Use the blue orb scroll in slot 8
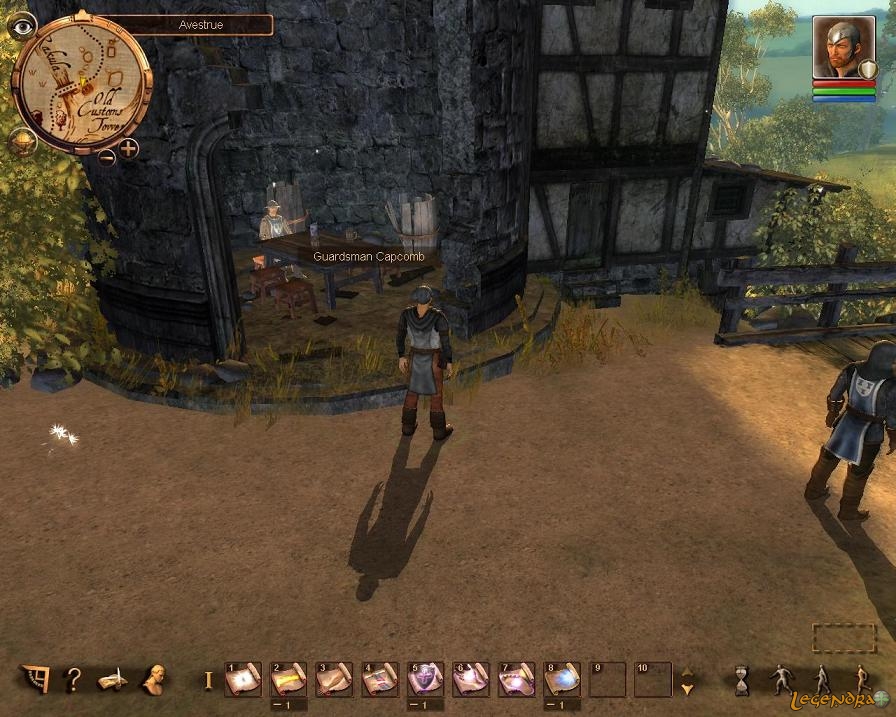896x717 pixels. click(x=562, y=680)
